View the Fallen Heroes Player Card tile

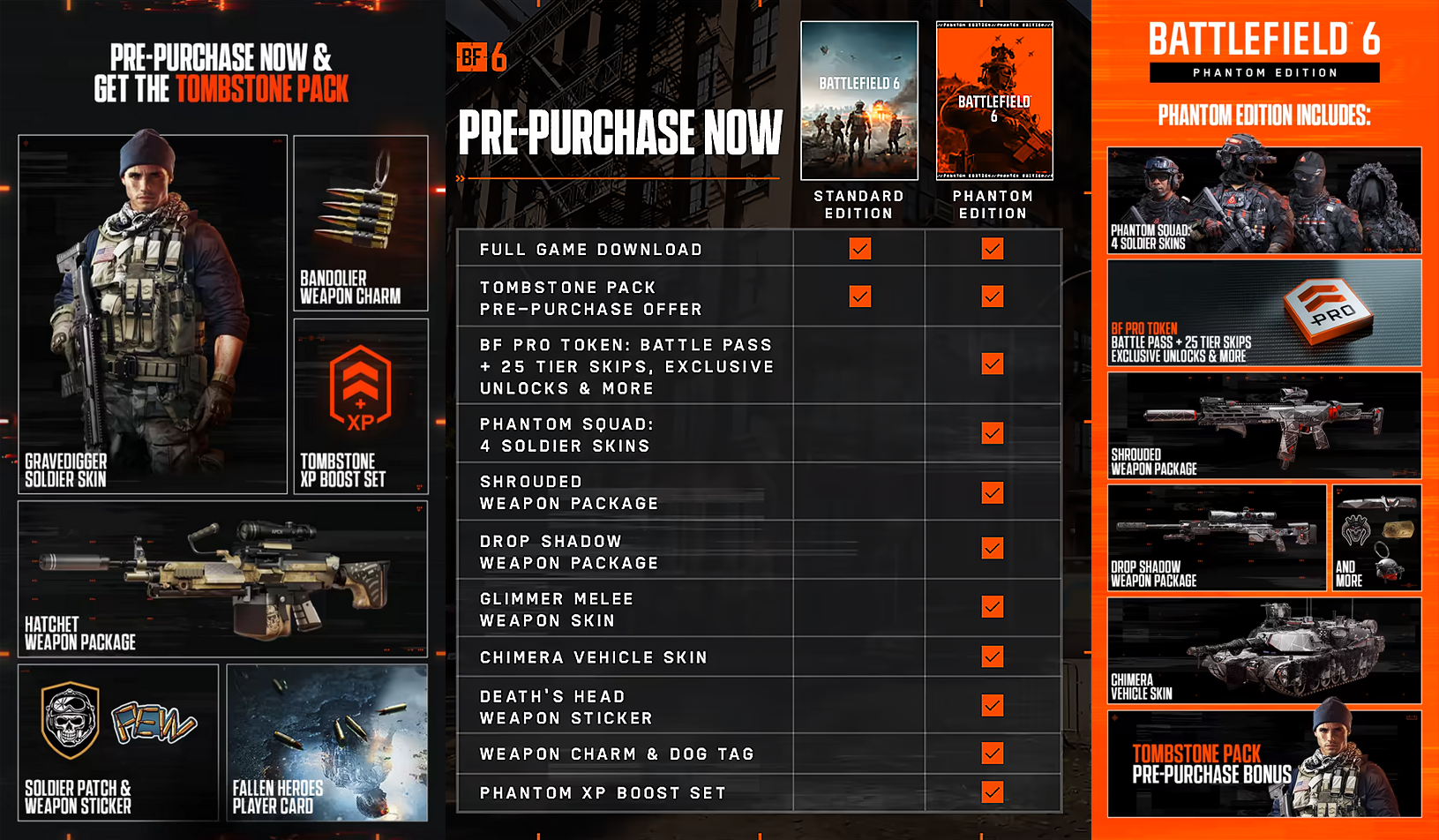[326, 742]
